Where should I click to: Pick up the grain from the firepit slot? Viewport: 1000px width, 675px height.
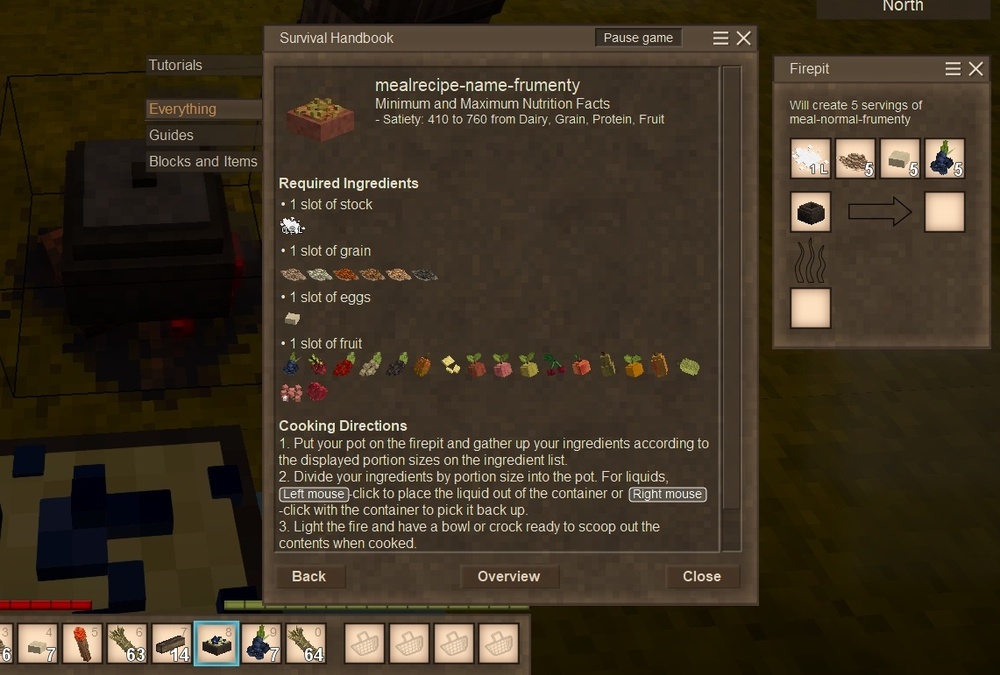tap(855, 159)
